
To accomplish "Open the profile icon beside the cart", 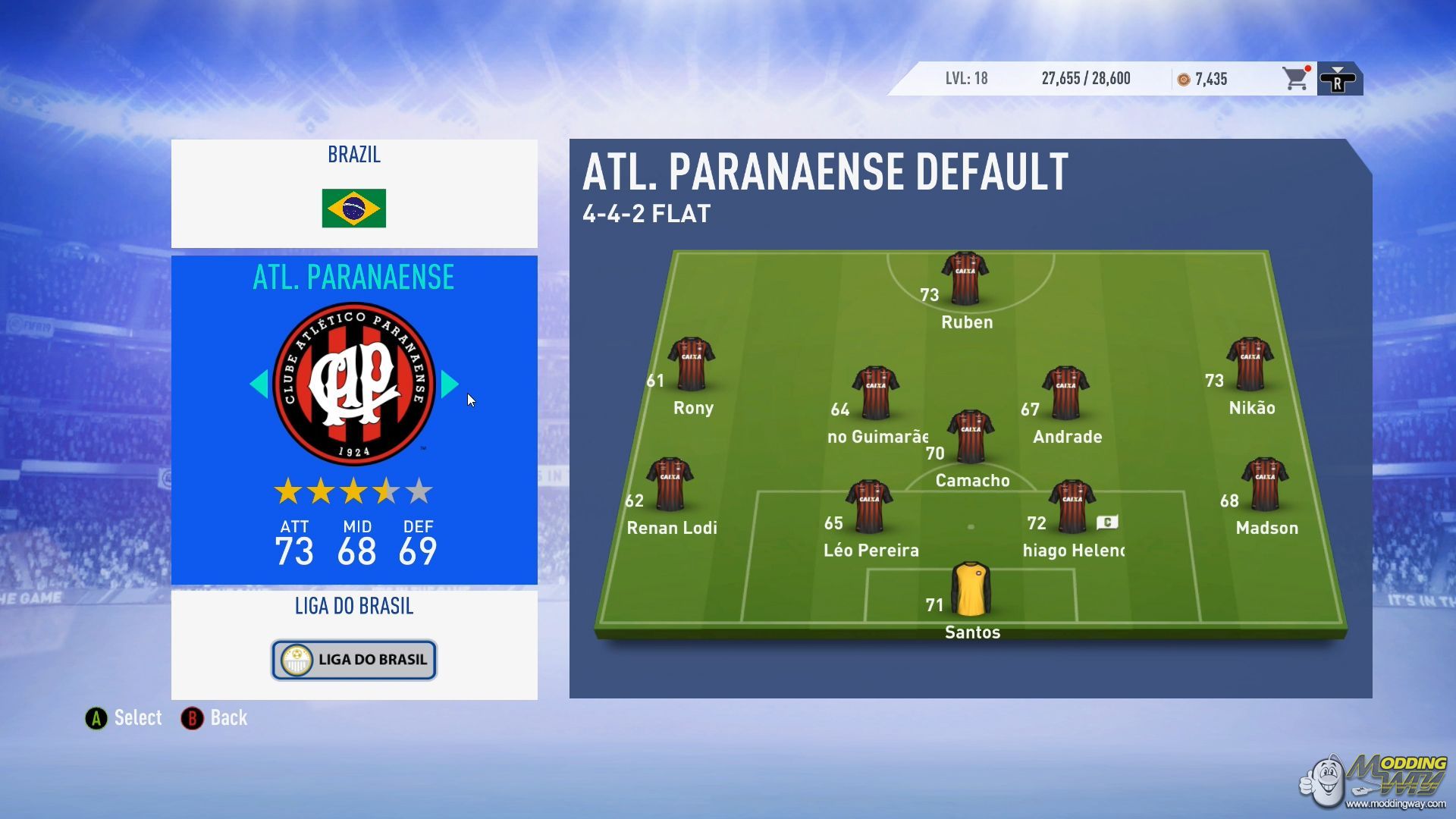I will pyautogui.click(x=1338, y=79).
